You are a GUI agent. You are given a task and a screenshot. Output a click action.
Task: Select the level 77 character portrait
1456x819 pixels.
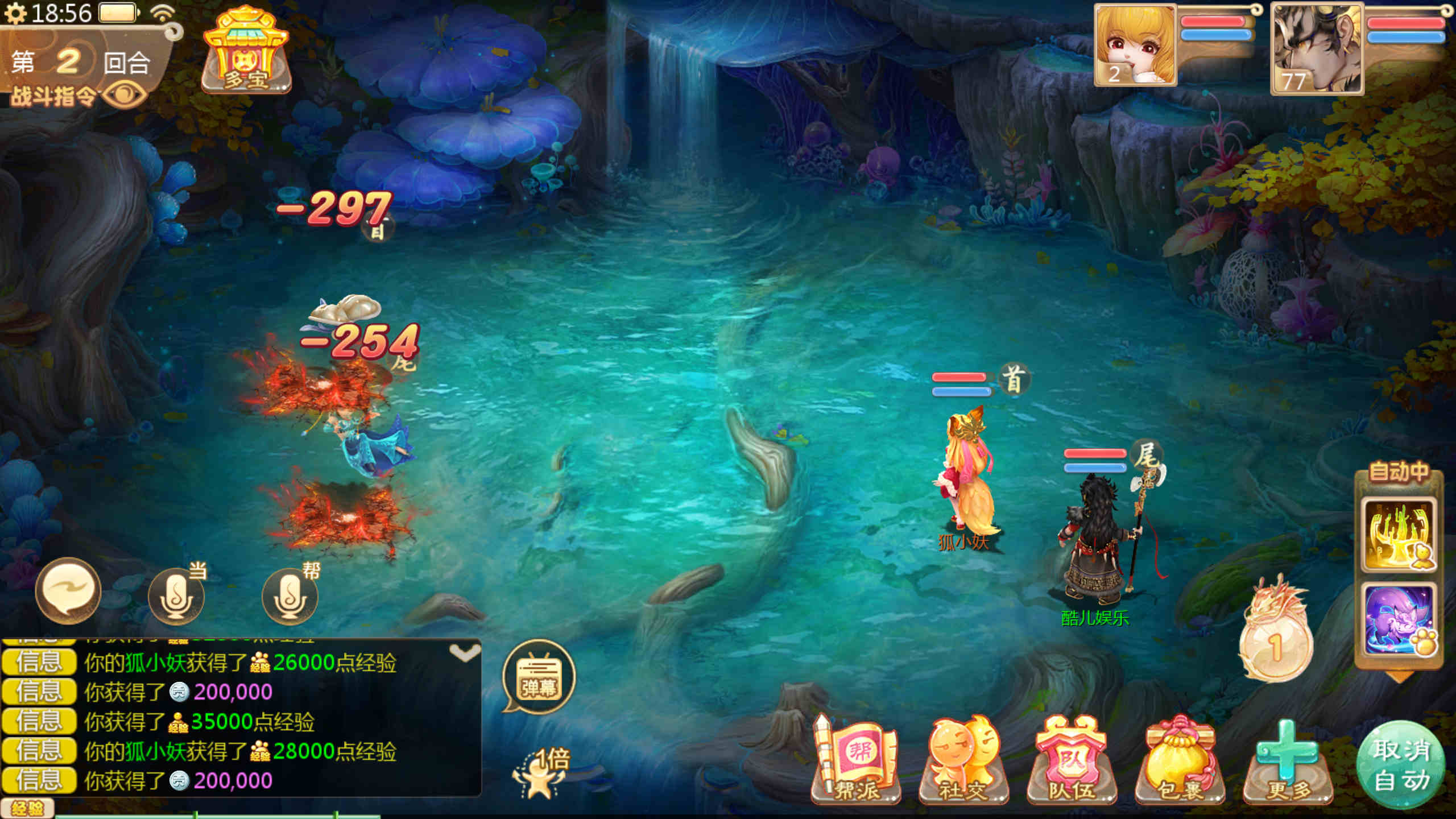[1316, 49]
